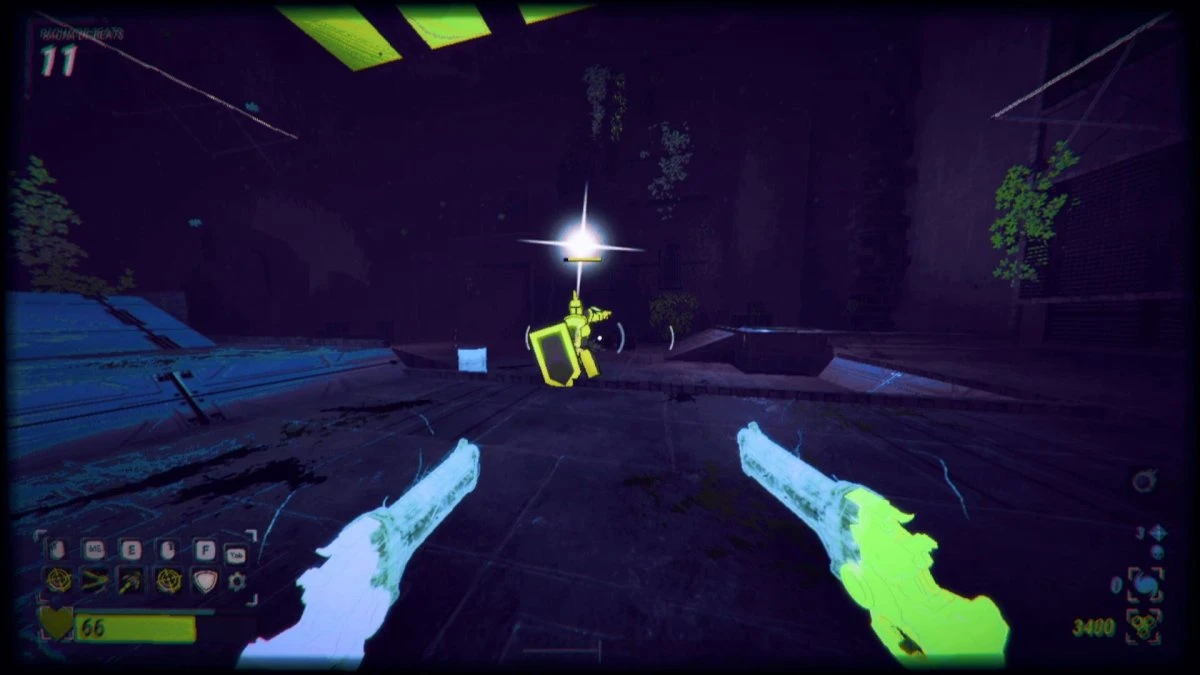Activate the white shield ability

[x=203, y=579]
